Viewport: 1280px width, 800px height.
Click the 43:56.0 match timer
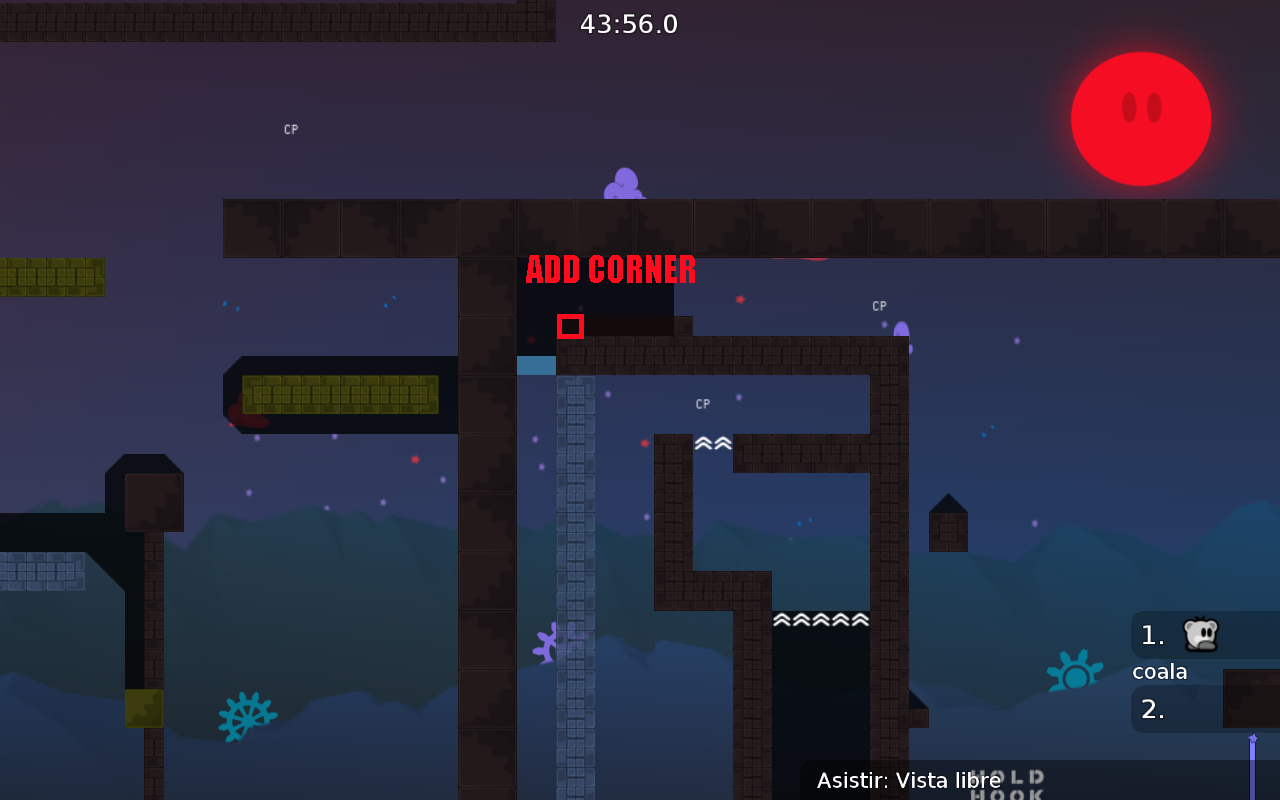coord(629,24)
